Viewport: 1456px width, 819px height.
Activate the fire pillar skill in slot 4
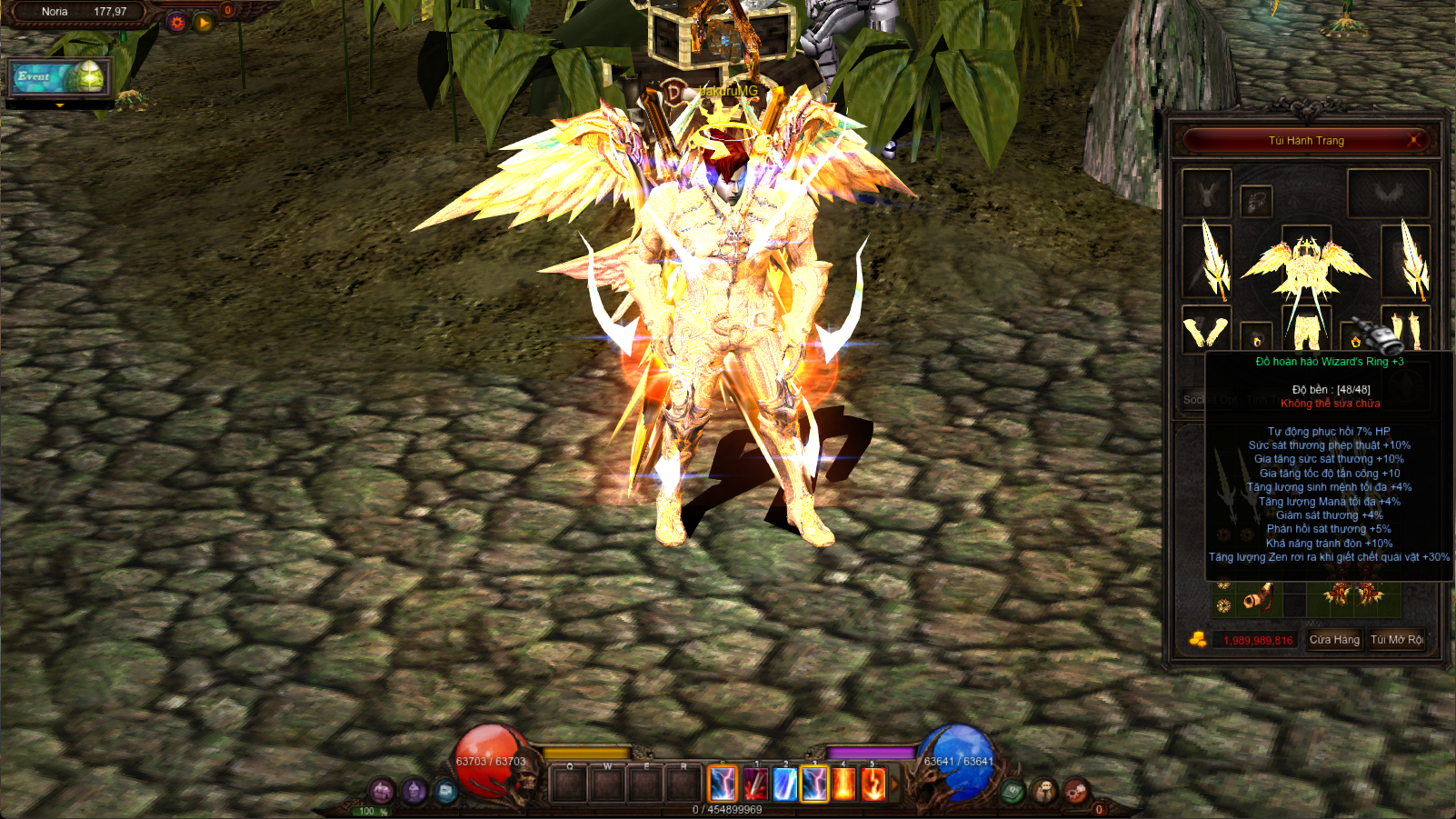(x=844, y=784)
